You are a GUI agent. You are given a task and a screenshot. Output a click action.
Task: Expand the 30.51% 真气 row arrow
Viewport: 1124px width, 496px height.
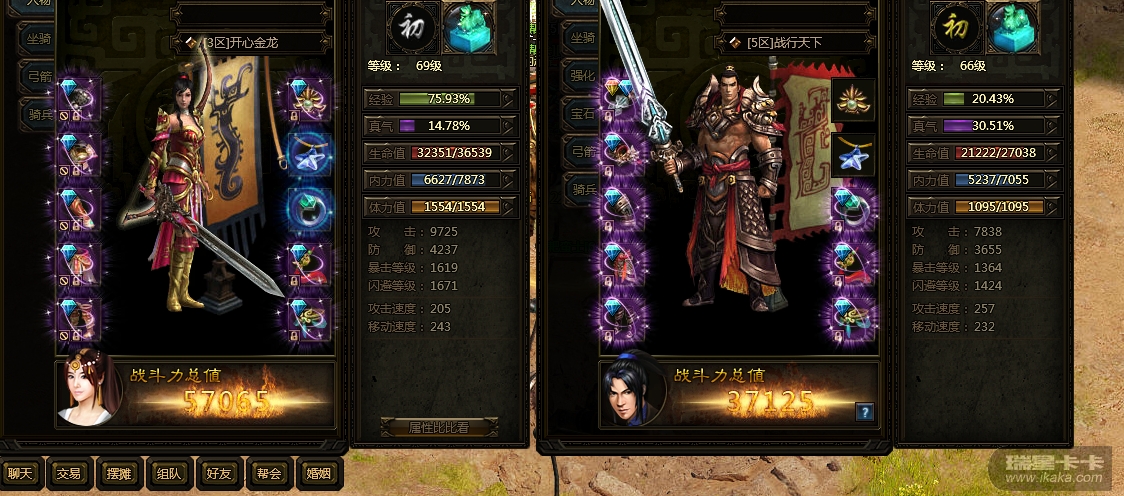[1052, 126]
